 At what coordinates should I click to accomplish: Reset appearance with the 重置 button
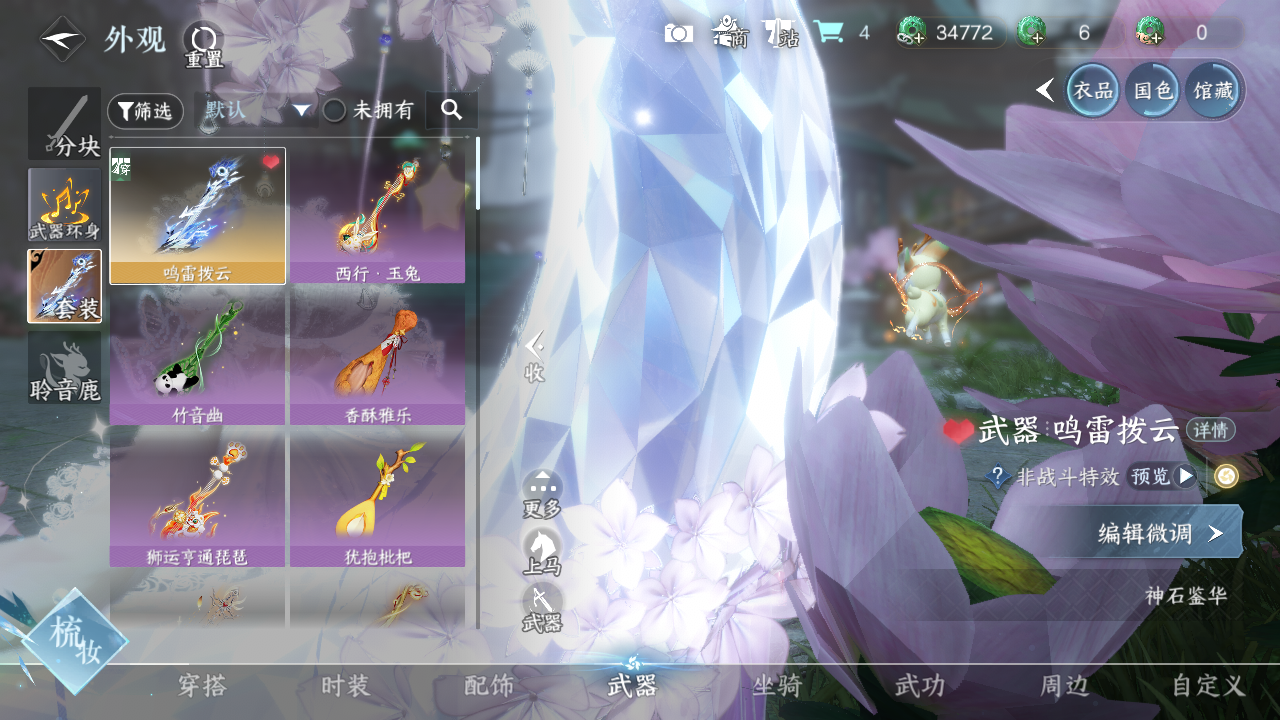(x=203, y=44)
